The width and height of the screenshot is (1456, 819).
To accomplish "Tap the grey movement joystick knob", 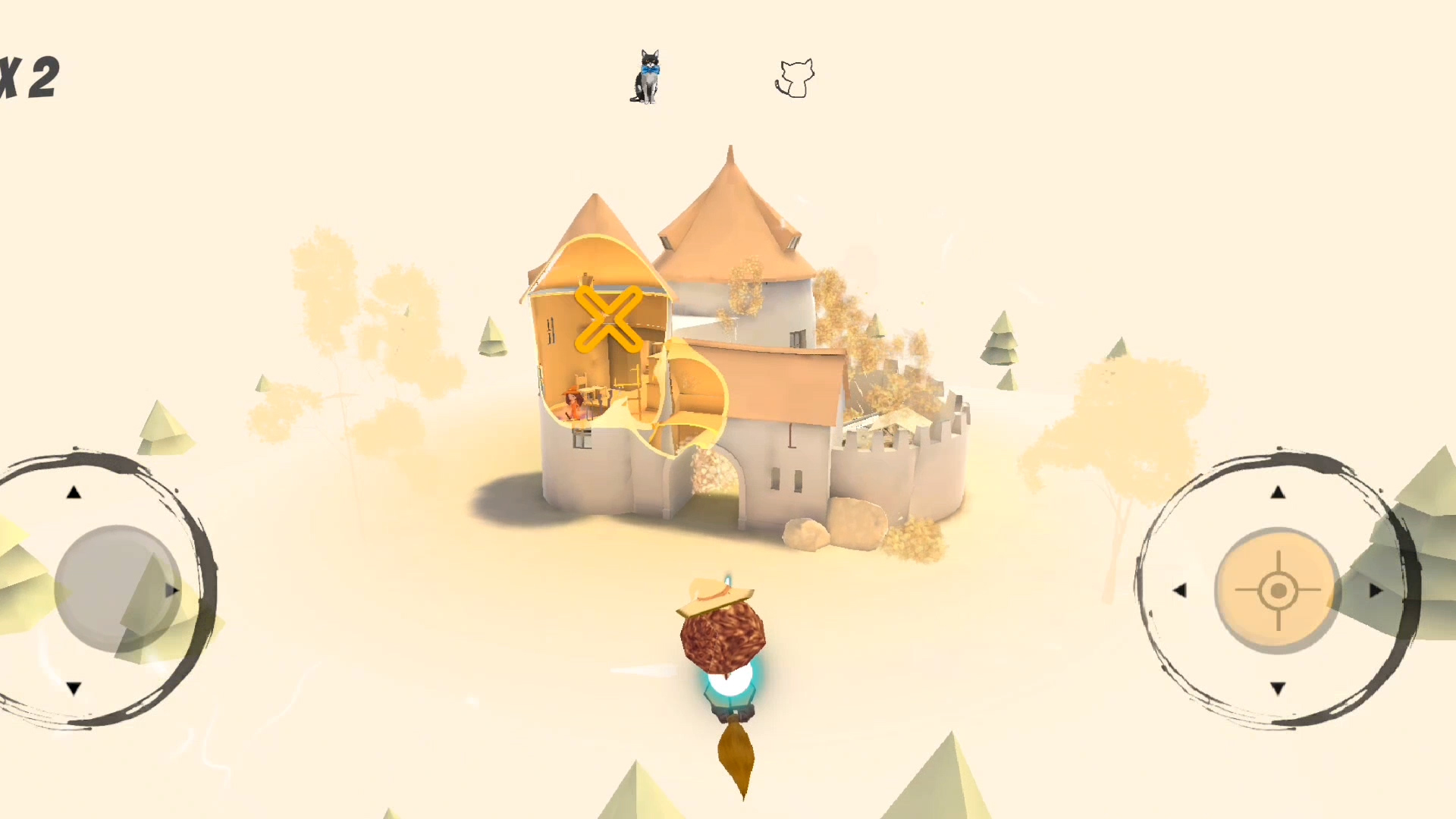I will point(118,588).
